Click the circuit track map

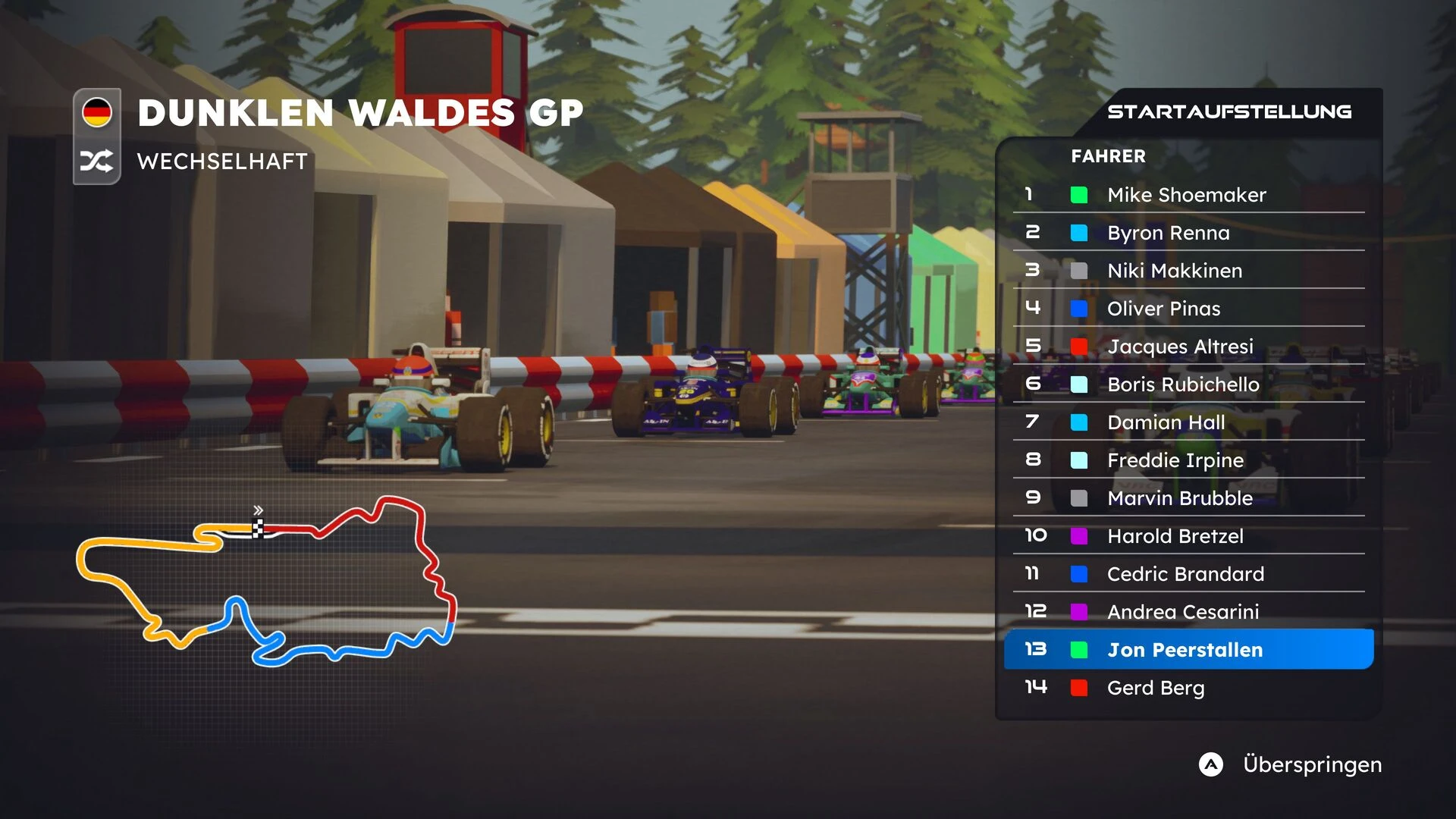click(x=265, y=582)
